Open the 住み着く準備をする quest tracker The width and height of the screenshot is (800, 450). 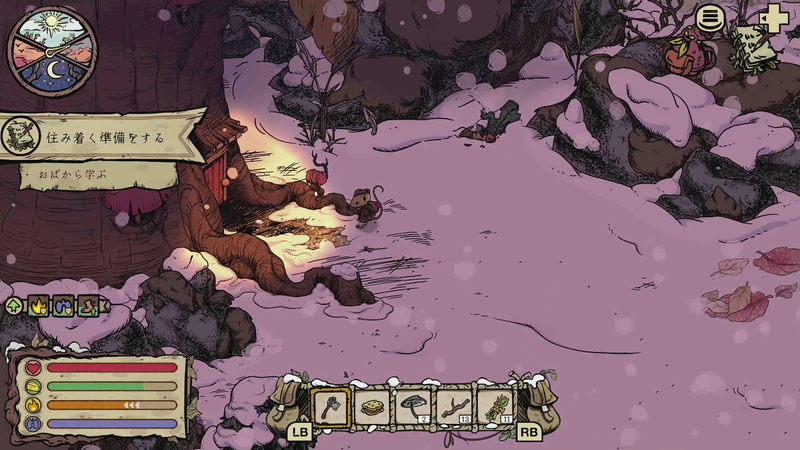click(100, 135)
